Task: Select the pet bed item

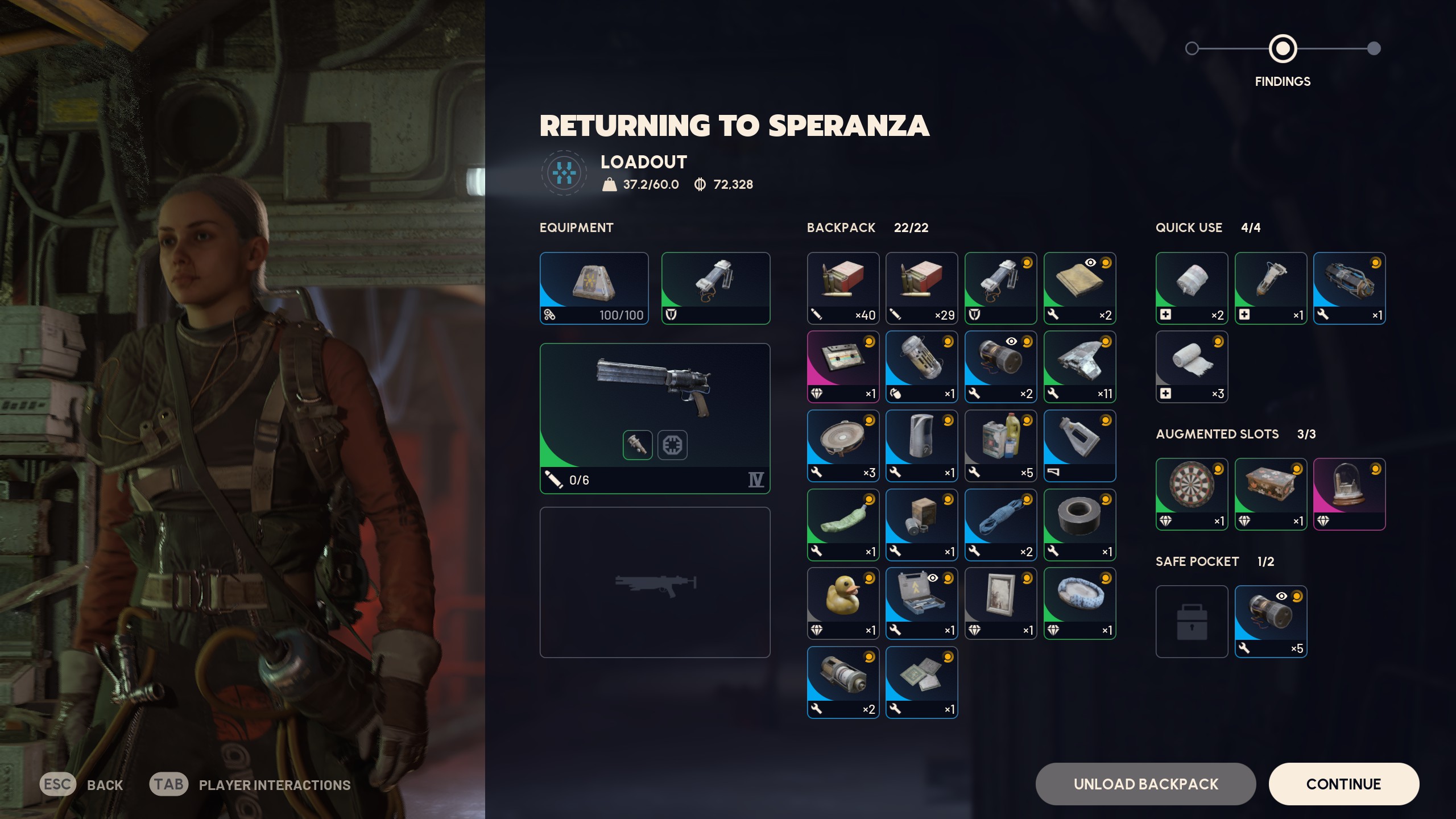Action: pos(1079,603)
